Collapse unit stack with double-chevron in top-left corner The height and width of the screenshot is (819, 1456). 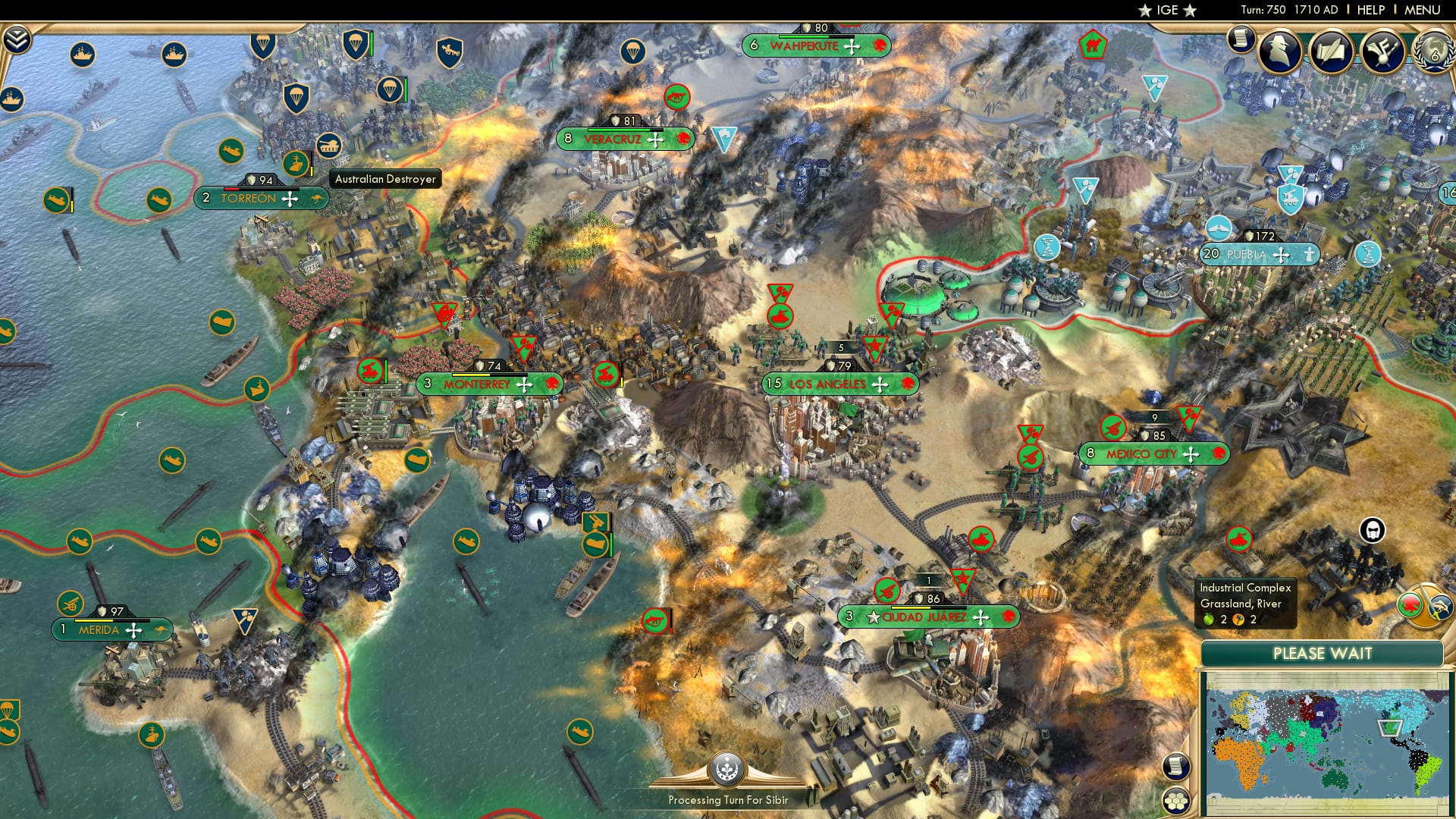pos(17,38)
